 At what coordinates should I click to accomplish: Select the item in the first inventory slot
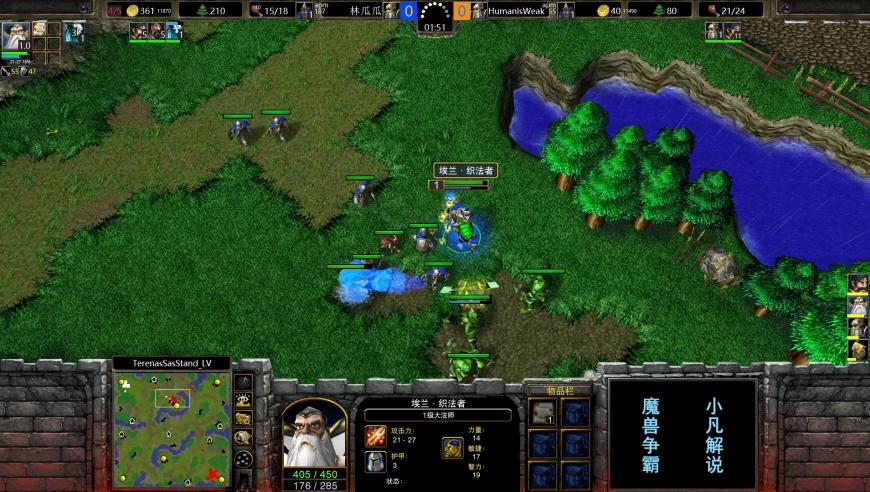tap(542, 412)
